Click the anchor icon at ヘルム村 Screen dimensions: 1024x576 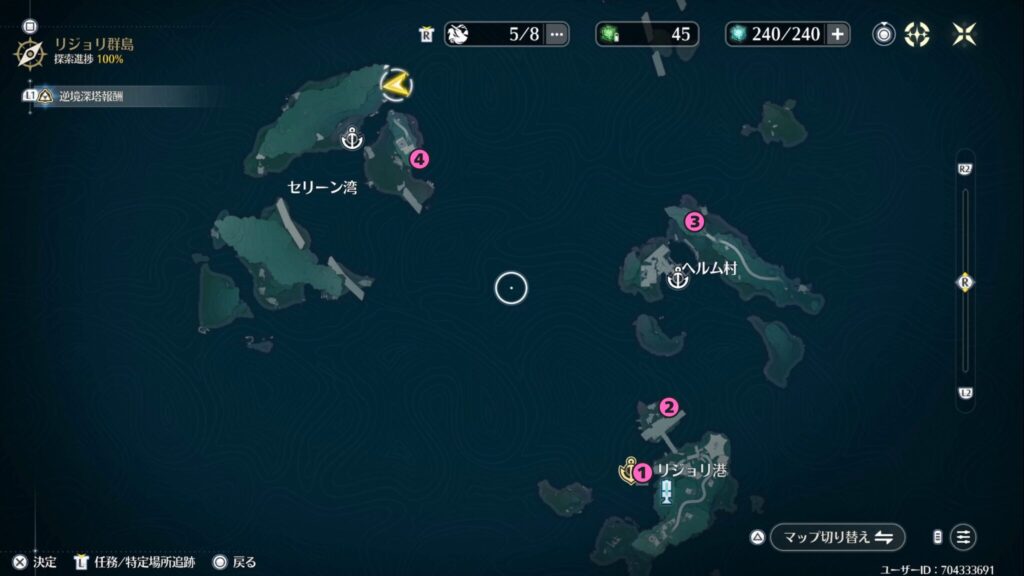coord(678,279)
